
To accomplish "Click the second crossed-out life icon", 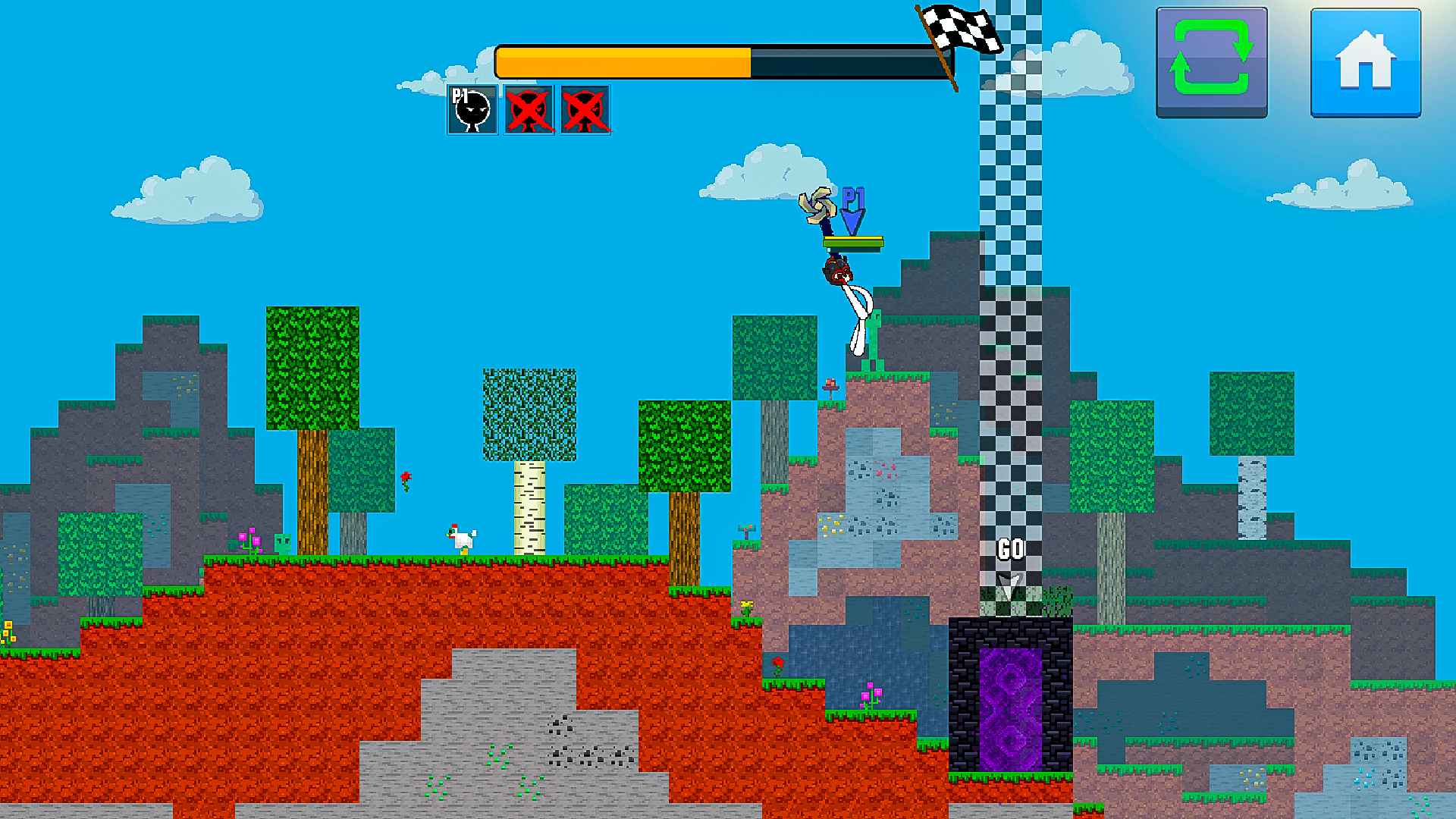I will point(584,110).
